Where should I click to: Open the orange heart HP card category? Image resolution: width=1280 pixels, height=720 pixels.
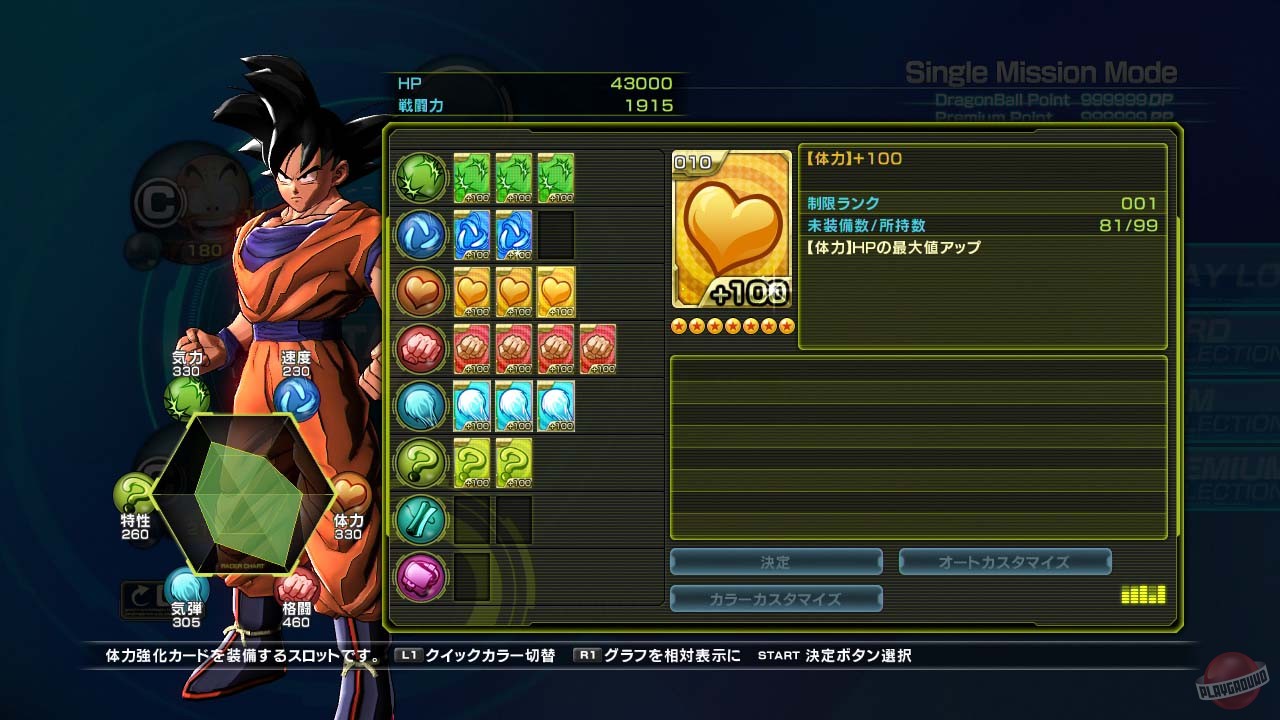pyautogui.click(x=420, y=291)
